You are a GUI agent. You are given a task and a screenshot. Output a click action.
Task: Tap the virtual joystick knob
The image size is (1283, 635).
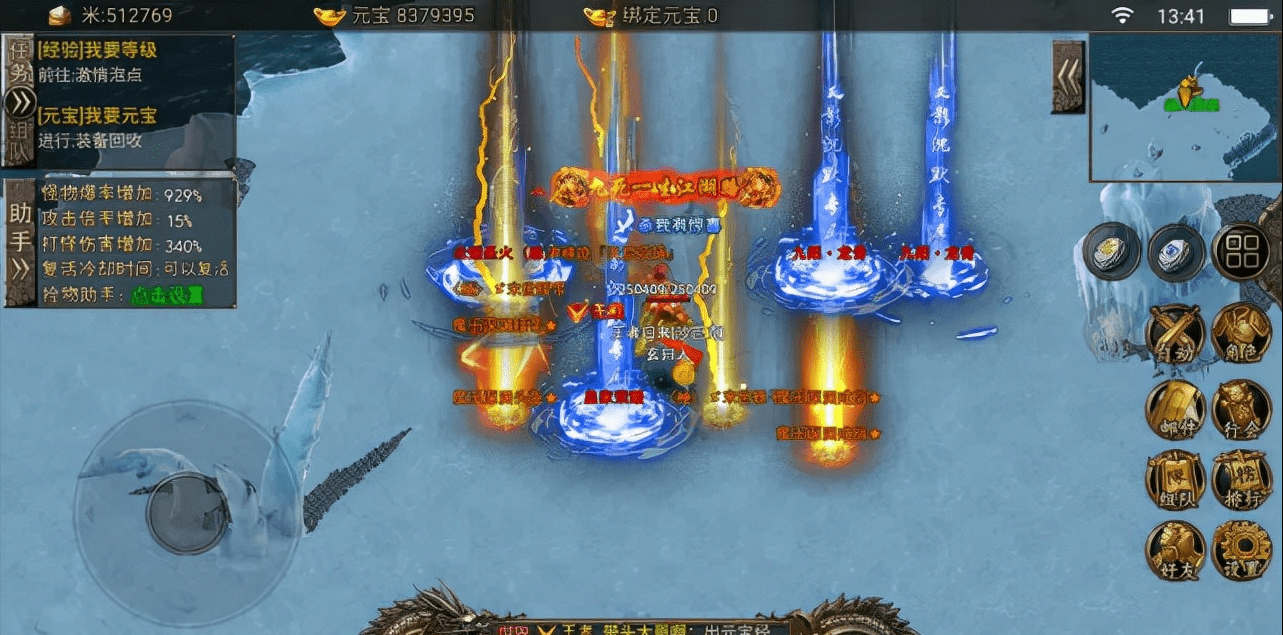click(186, 512)
